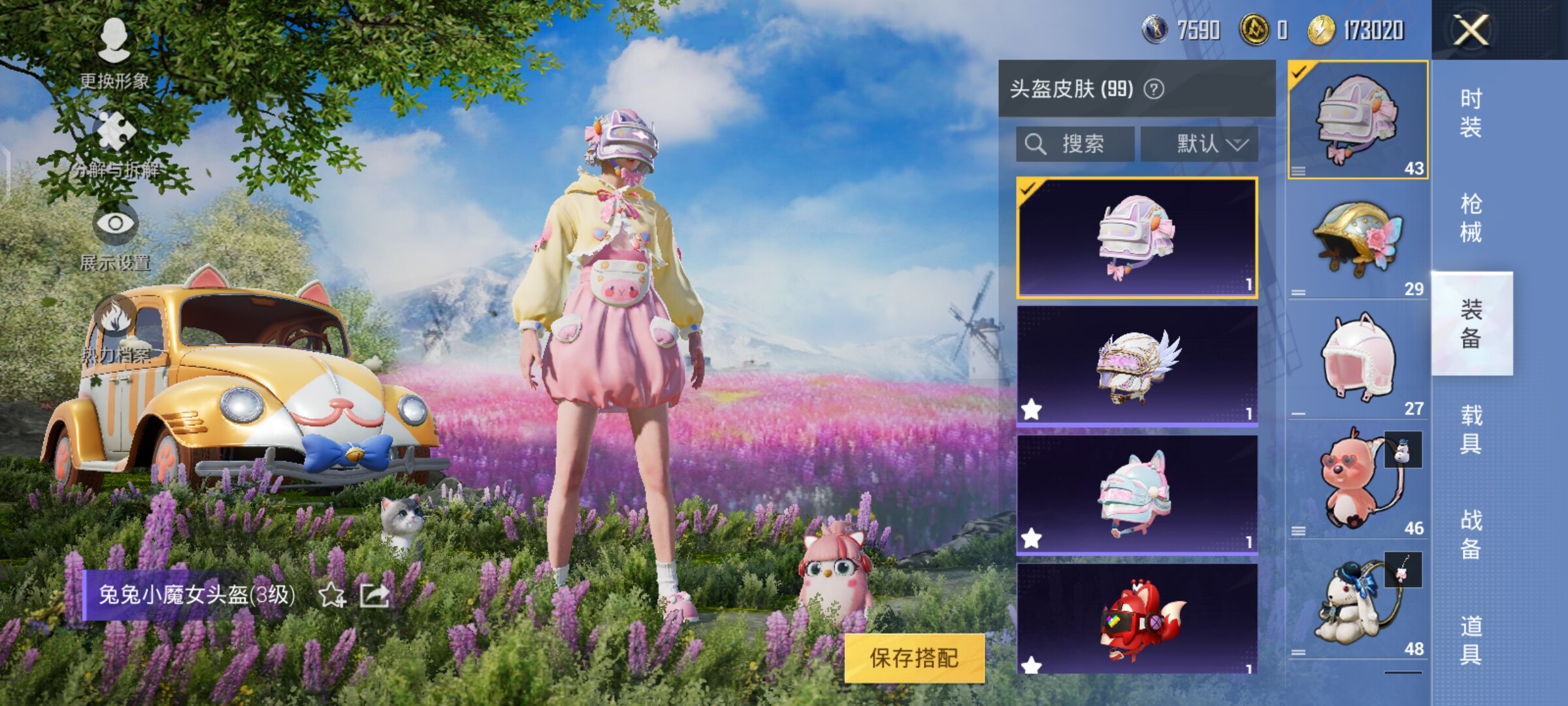Click 保存搭配 save outfit button

914,658
